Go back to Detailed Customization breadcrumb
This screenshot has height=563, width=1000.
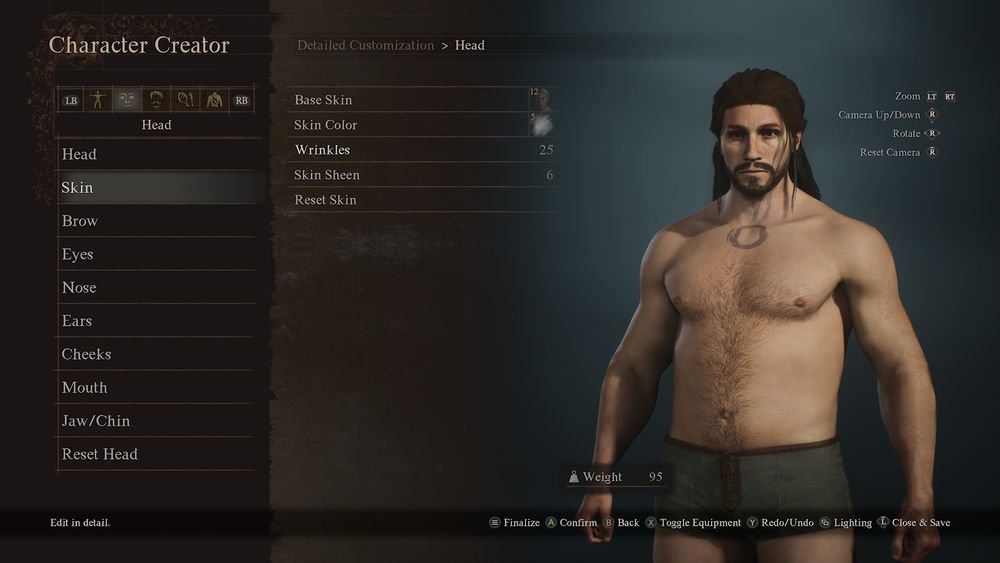pyautogui.click(x=365, y=46)
